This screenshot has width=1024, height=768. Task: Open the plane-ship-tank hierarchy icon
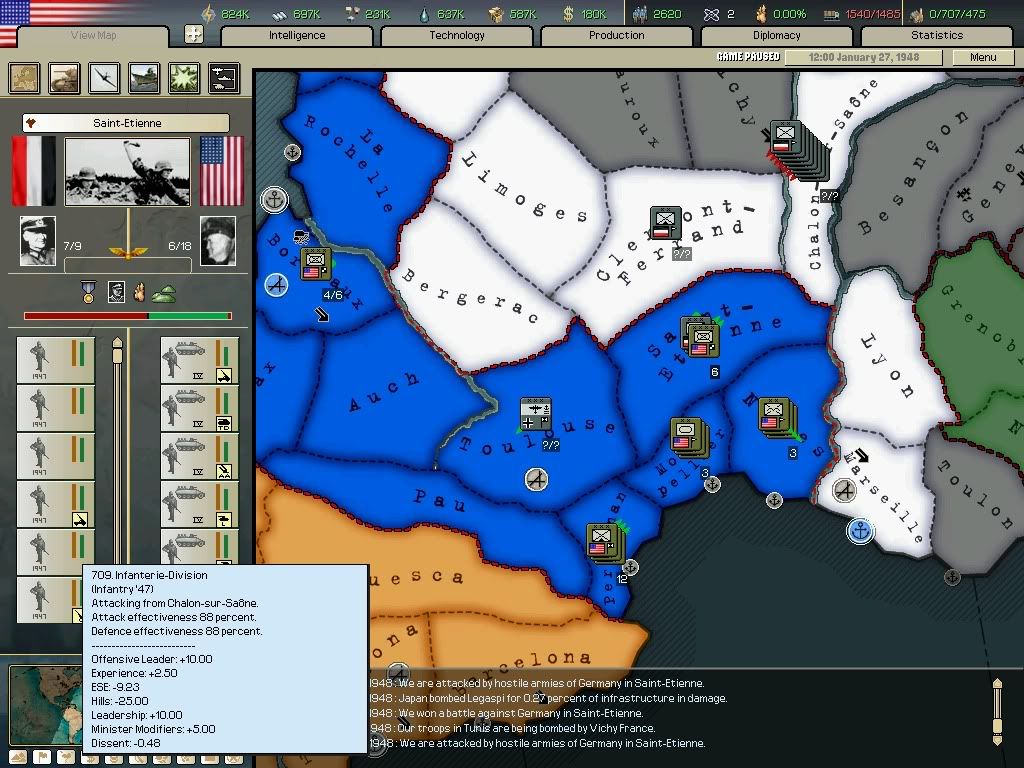pyautogui.click(x=223, y=78)
